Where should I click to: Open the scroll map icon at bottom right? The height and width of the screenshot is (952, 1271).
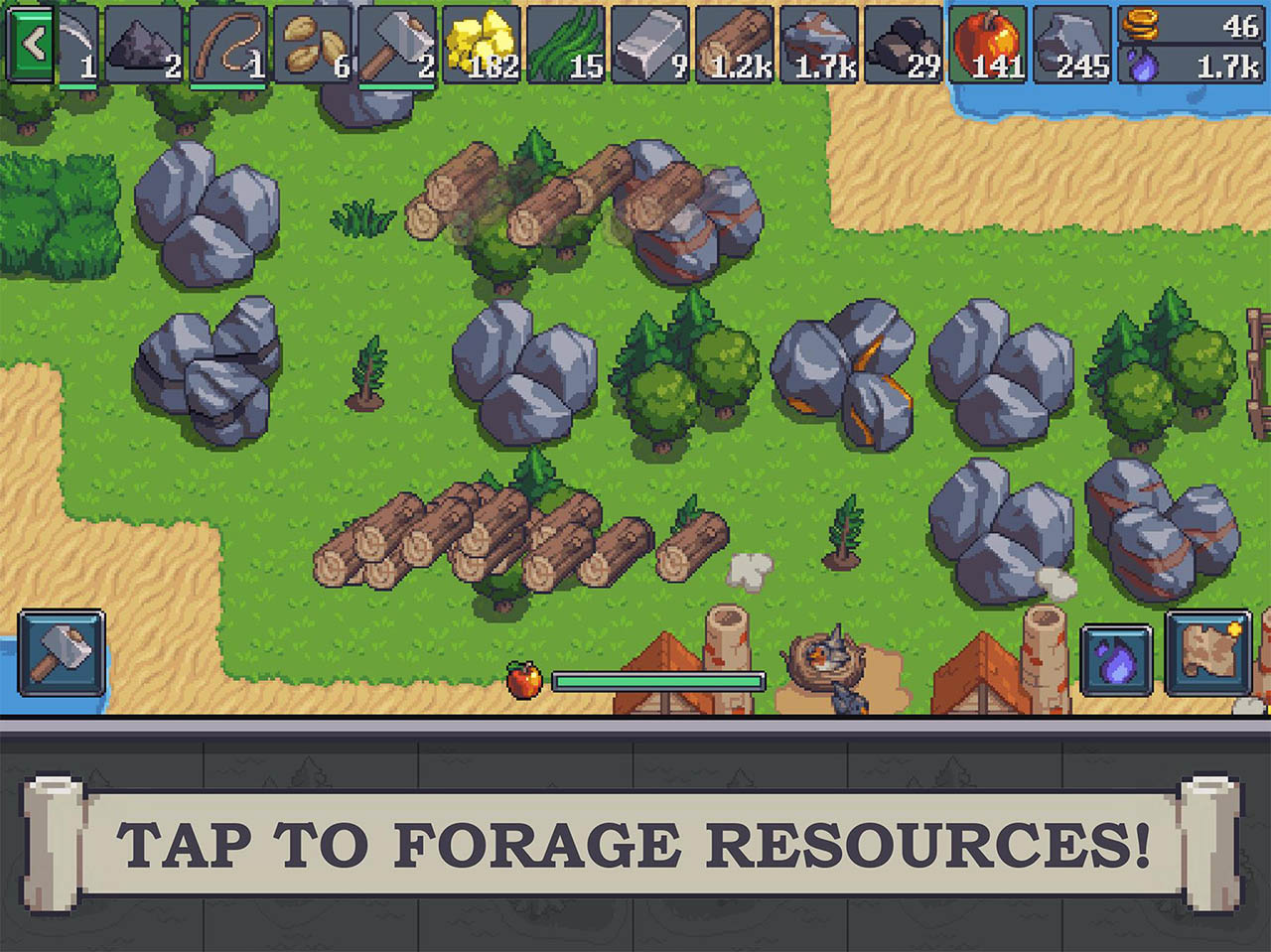[1208, 655]
